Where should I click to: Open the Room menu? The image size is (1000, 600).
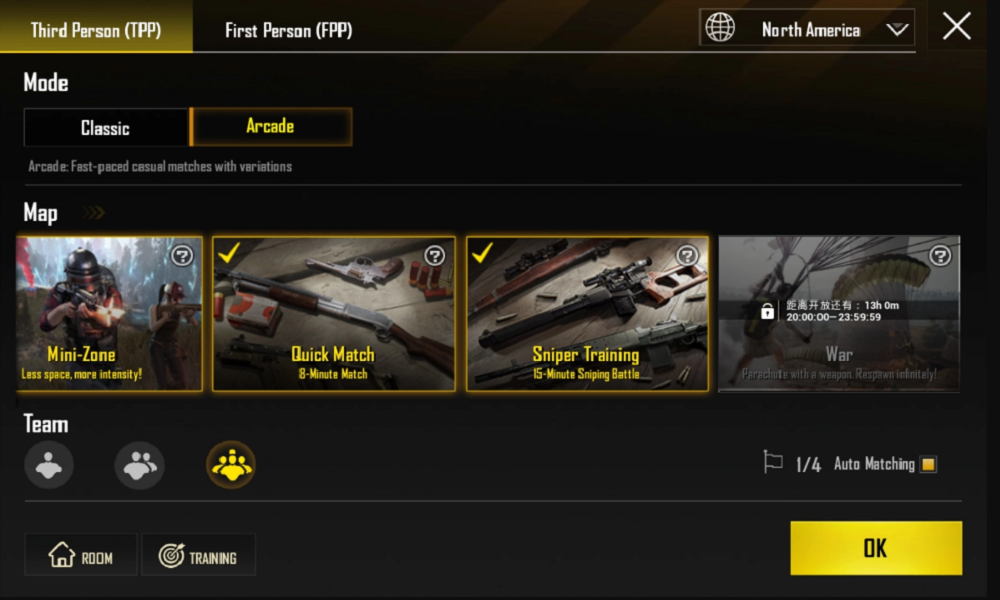click(x=81, y=557)
